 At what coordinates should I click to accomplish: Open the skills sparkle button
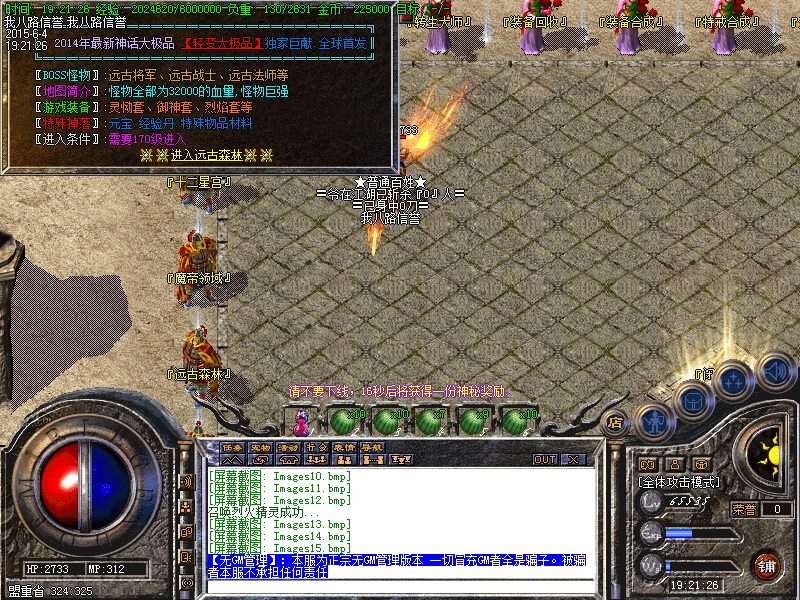(733, 380)
